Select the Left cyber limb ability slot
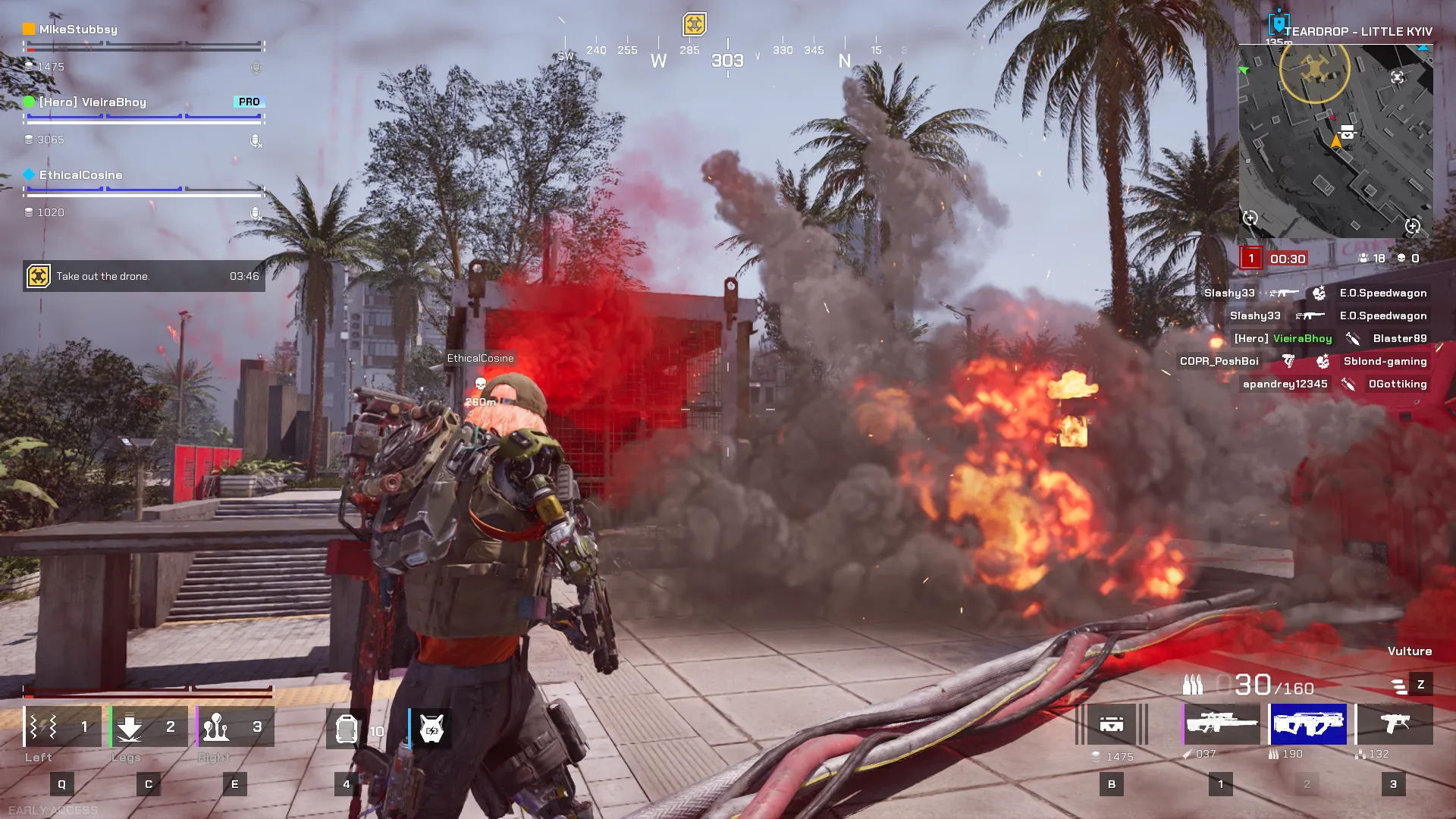Image resolution: width=1456 pixels, height=819 pixels. pos(62,726)
